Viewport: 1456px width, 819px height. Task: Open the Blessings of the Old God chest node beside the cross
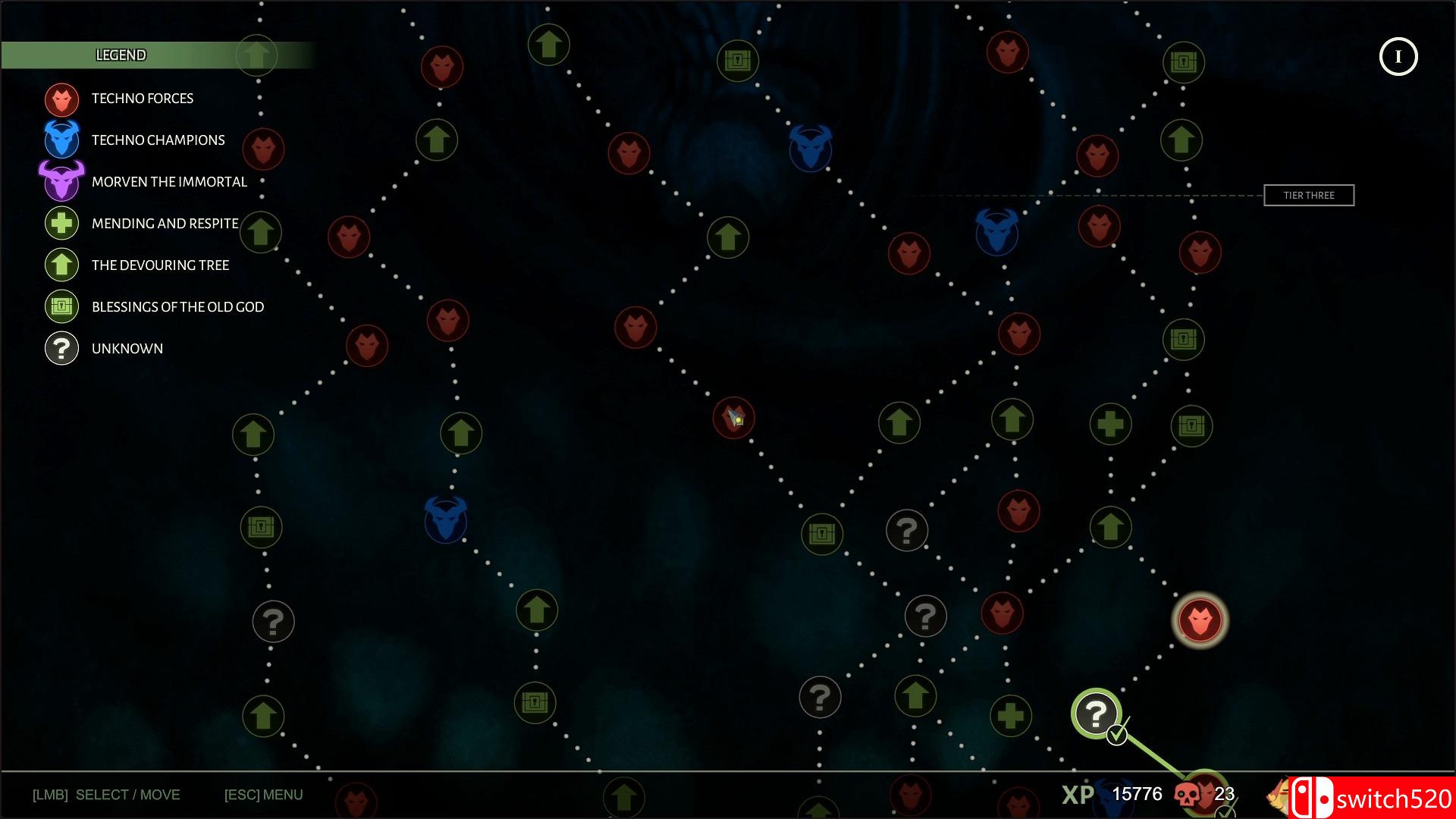click(x=1191, y=425)
